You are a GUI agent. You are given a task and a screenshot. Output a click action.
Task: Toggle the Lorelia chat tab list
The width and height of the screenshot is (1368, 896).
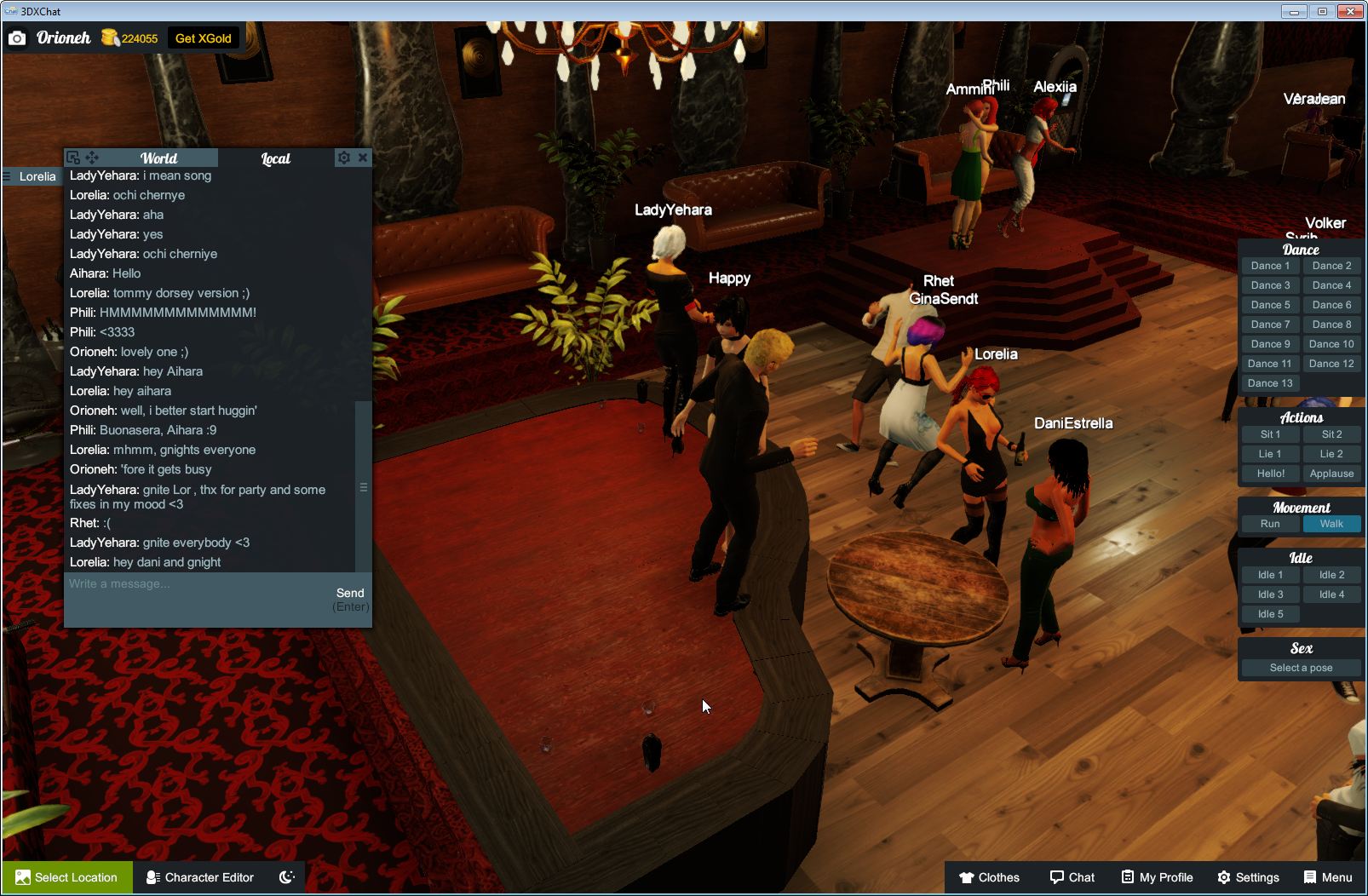(7, 175)
